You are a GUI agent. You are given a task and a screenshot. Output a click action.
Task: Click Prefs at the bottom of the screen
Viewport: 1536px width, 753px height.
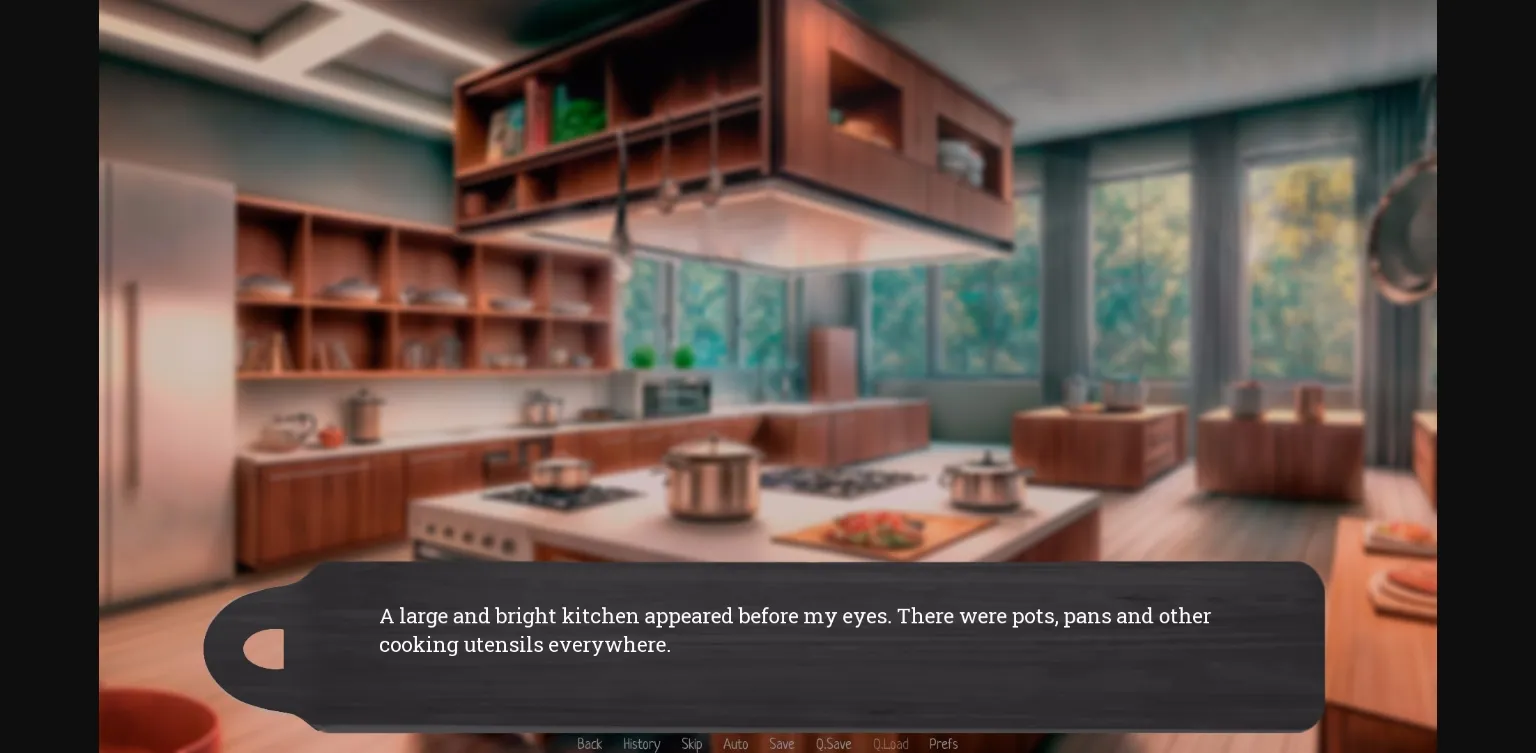[943, 744]
